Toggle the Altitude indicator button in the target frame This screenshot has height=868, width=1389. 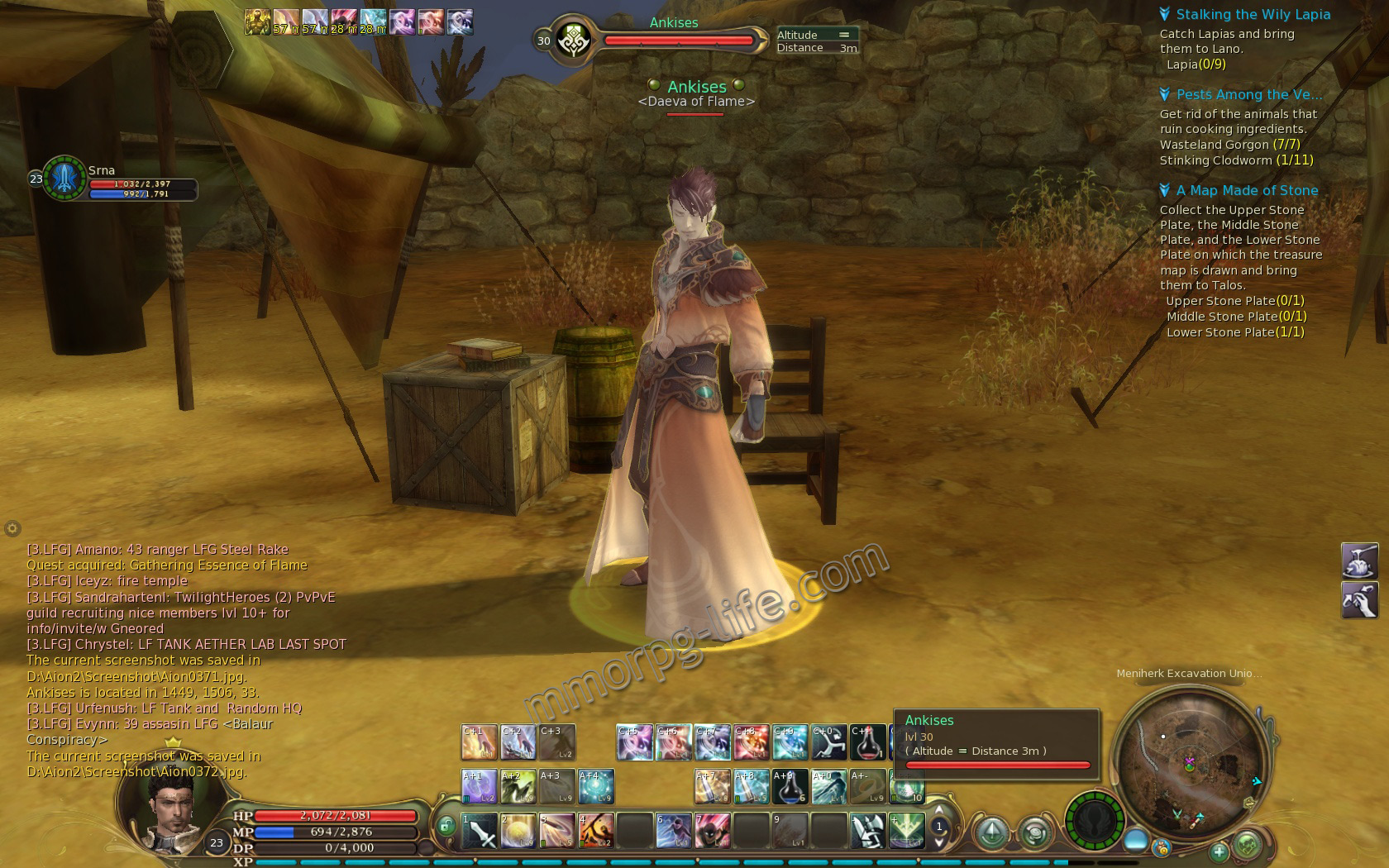(x=844, y=35)
